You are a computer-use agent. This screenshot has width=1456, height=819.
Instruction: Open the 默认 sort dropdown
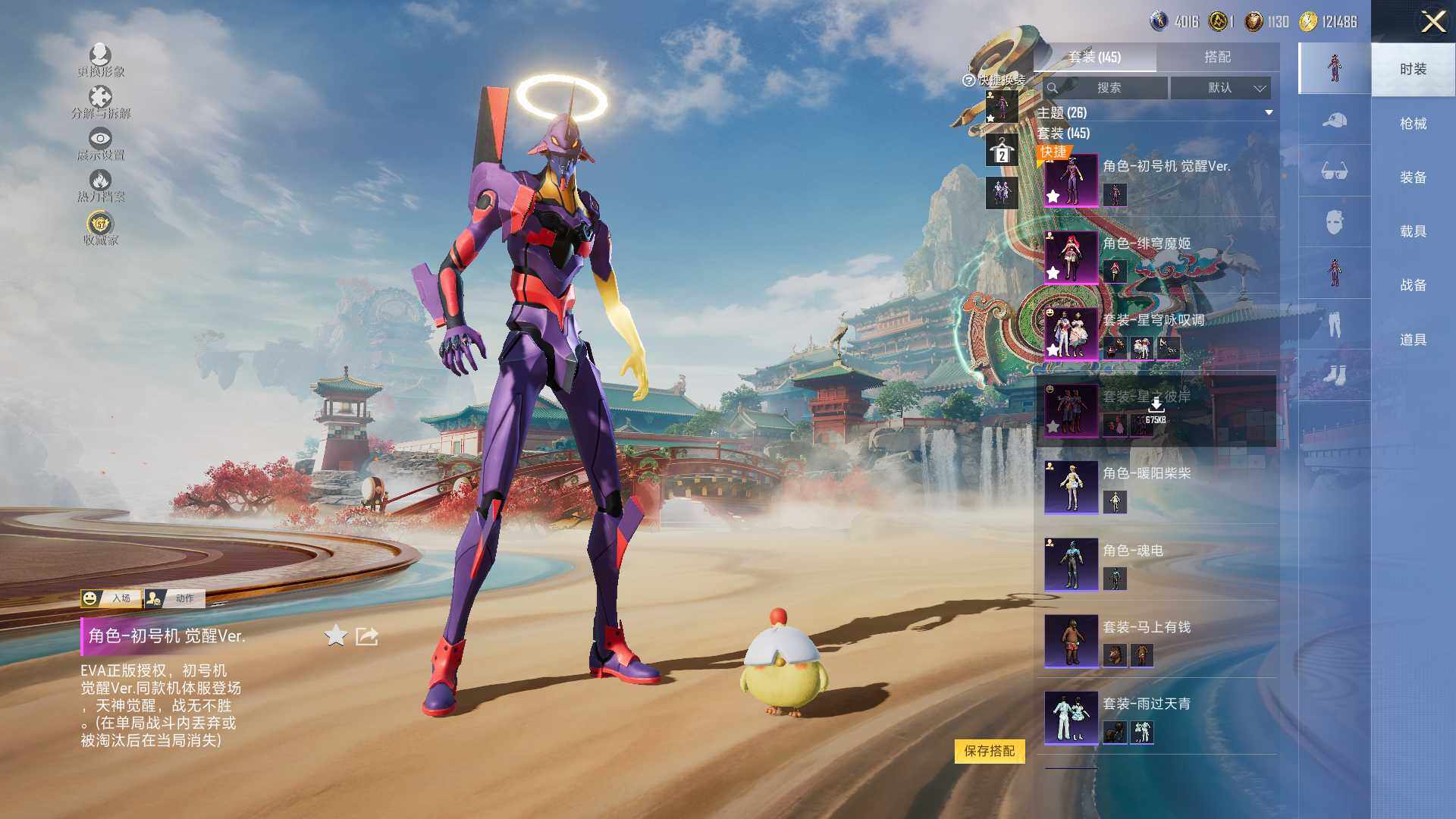coord(1220,88)
